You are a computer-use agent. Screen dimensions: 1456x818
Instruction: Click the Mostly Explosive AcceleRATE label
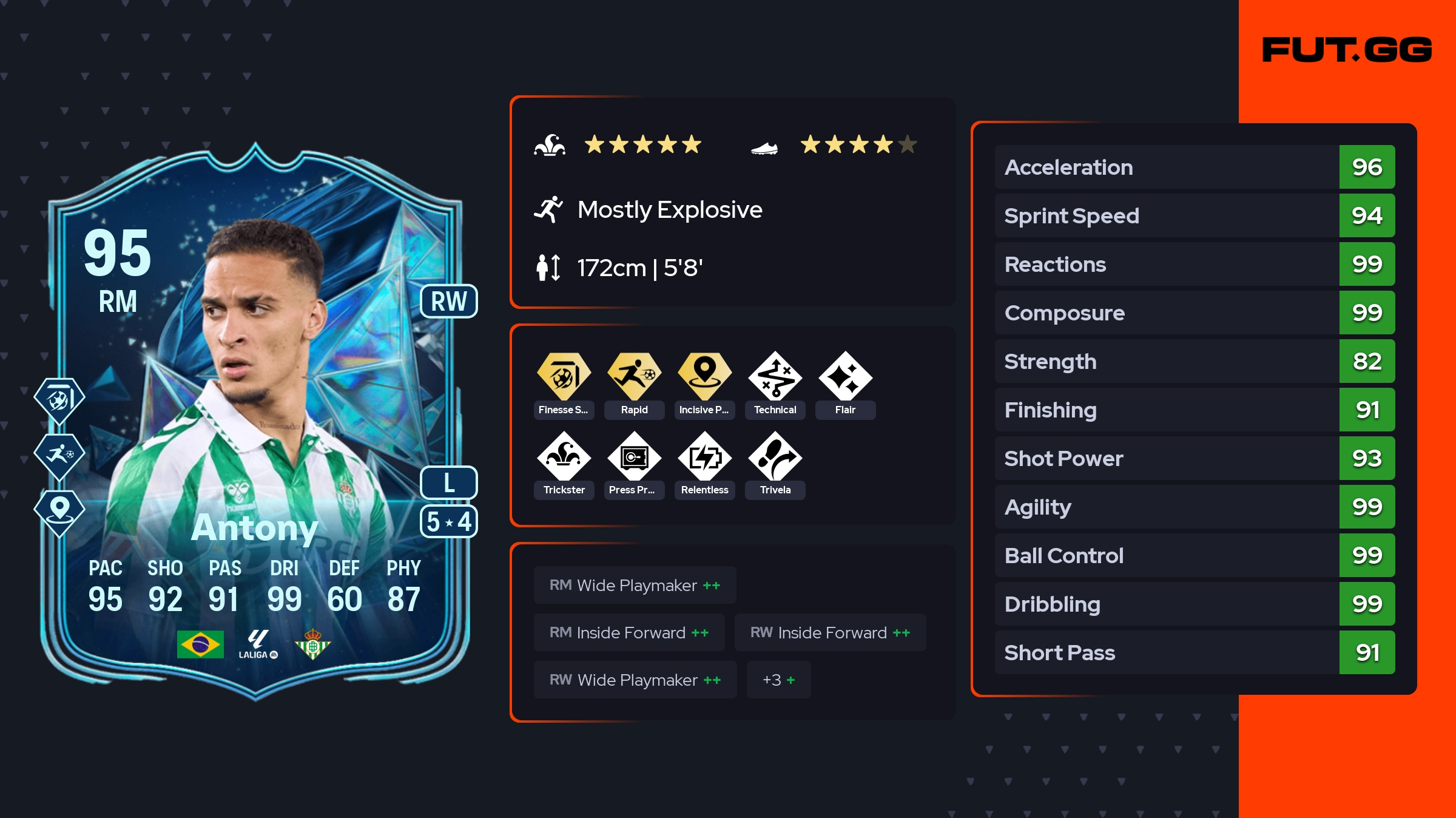coord(669,210)
